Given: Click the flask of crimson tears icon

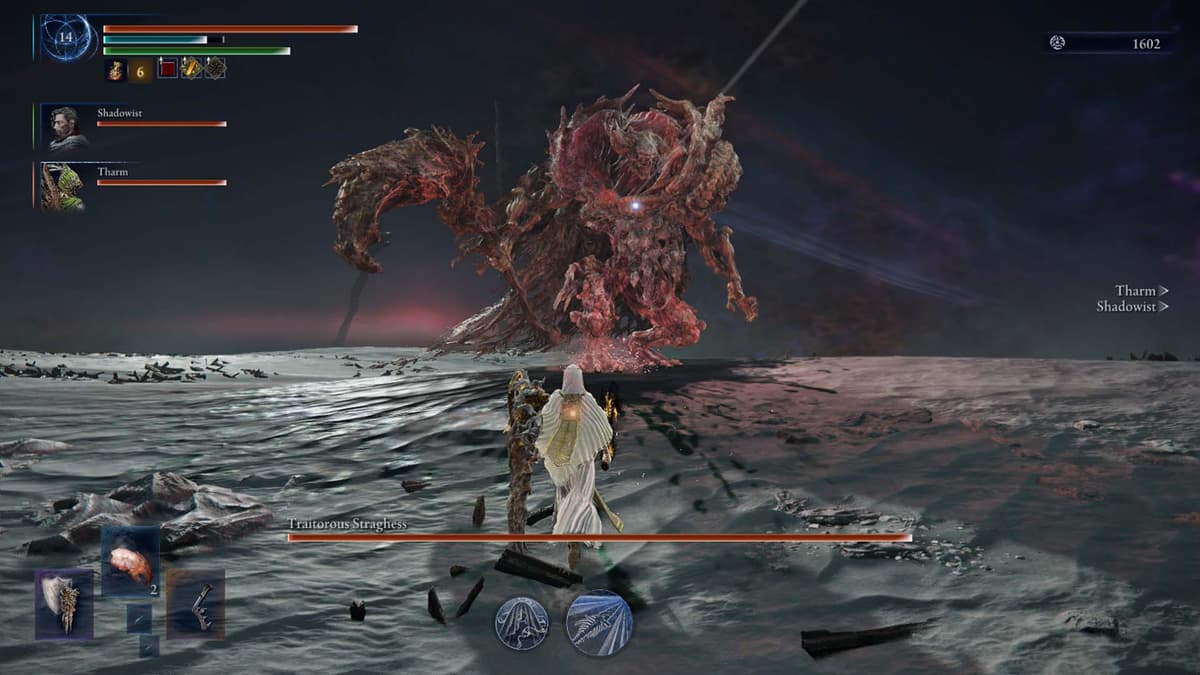Looking at the screenshot, I should tap(116, 69).
